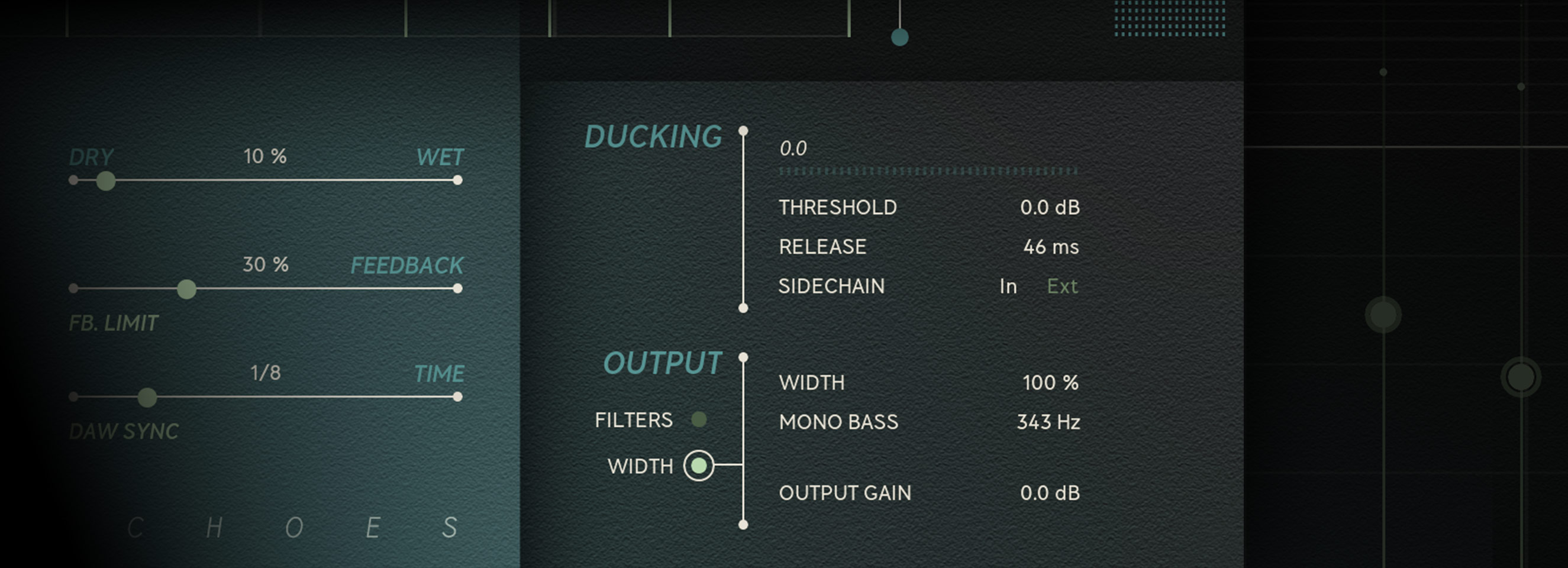This screenshot has width=1568, height=568.
Task: Click the Time slider handle
Action: click(x=147, y=398)
